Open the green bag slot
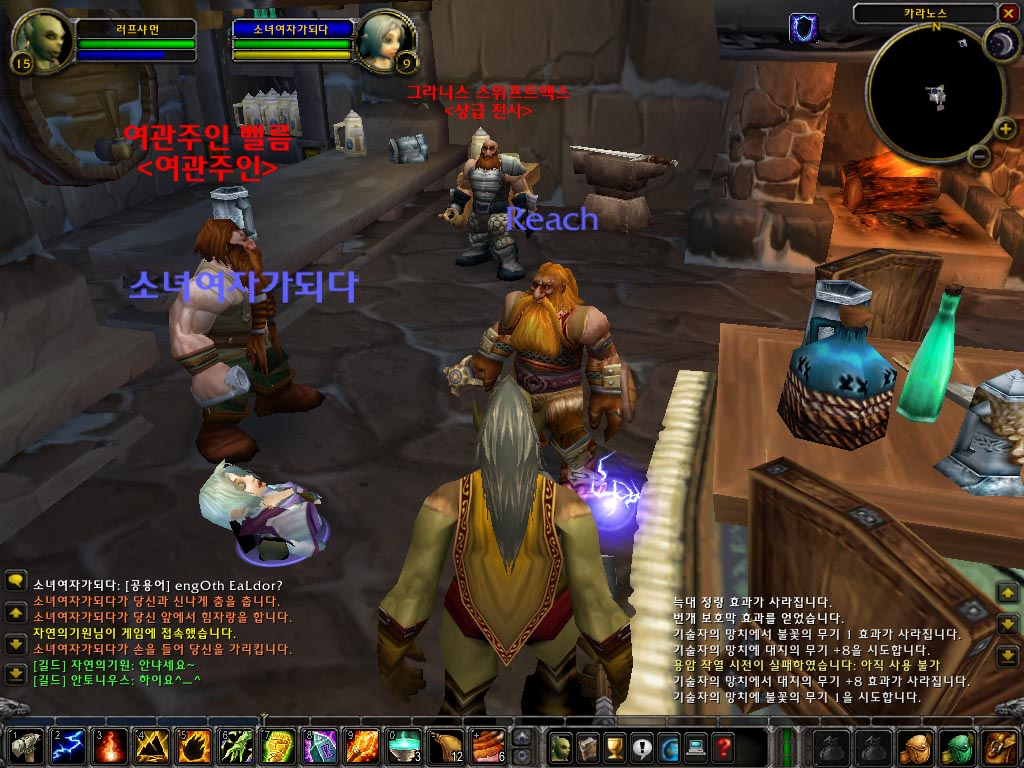 [958, 747]
